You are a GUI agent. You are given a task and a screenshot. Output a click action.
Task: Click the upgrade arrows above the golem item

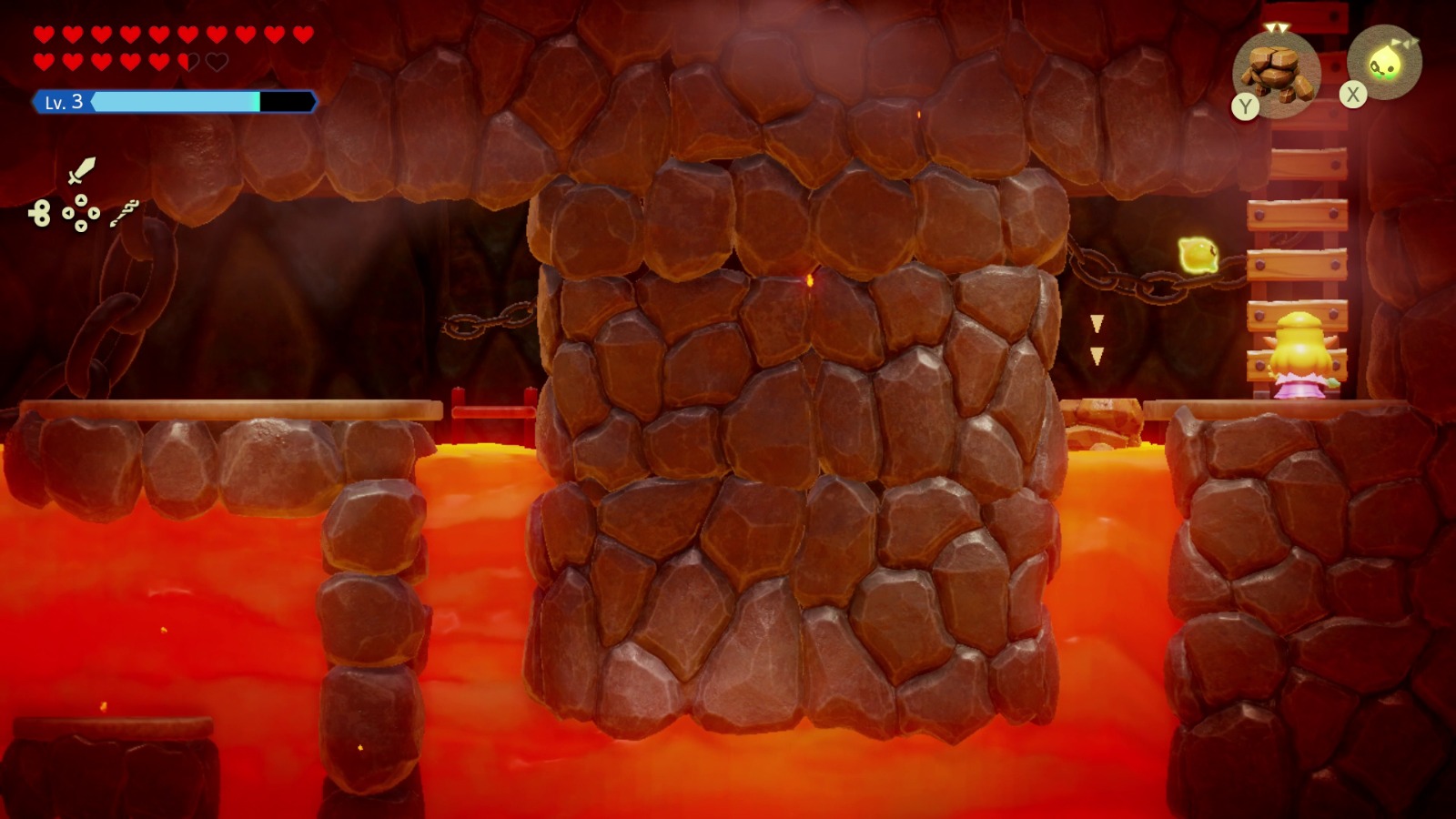tap(1277, 27)
